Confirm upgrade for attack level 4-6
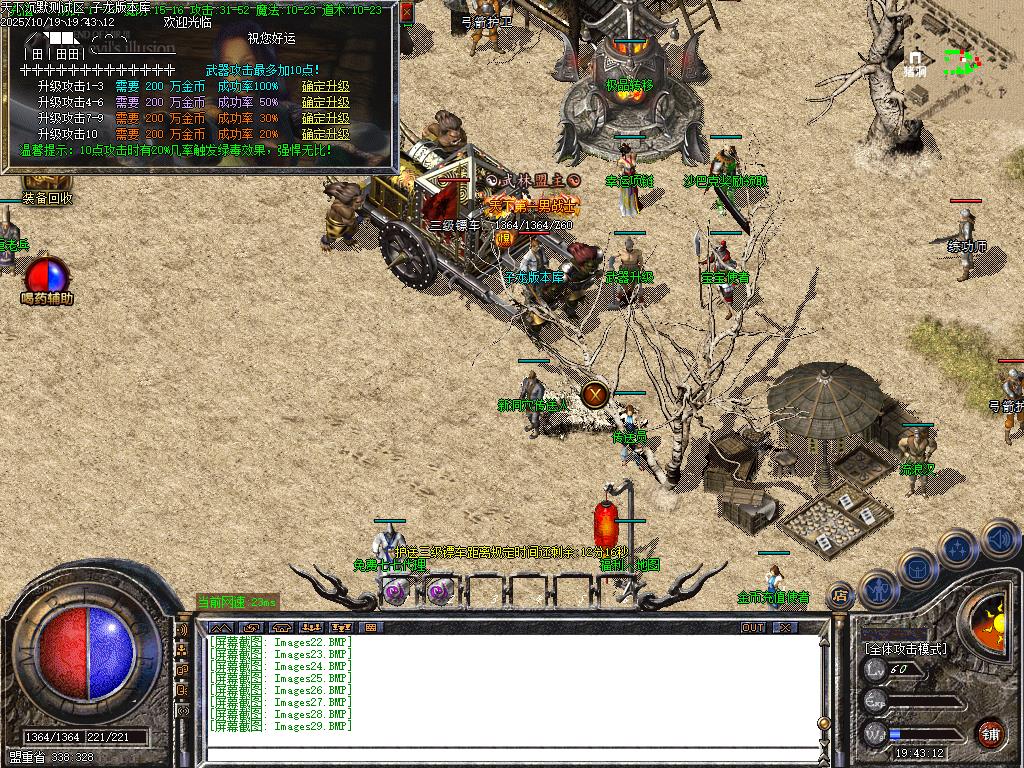This screenshot has height=768, width=1024. pyautogui.click(x=326, y=102)
